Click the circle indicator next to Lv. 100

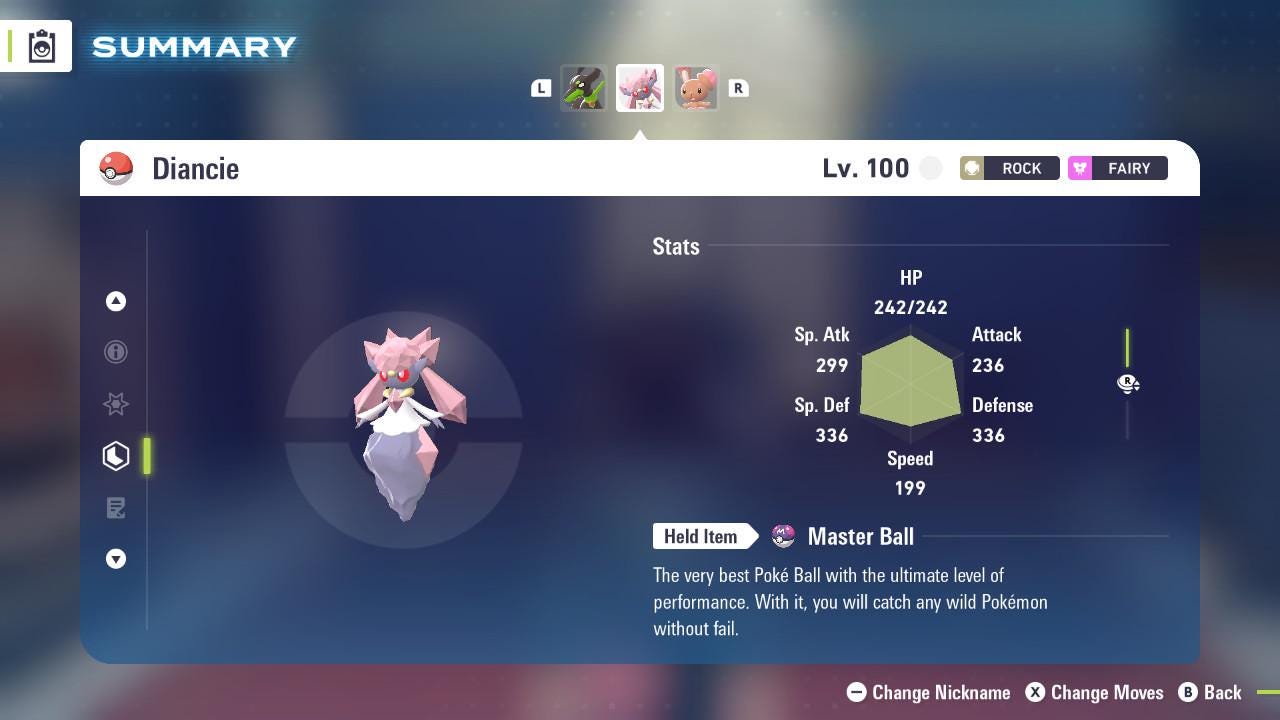click(x=930, y=168)
